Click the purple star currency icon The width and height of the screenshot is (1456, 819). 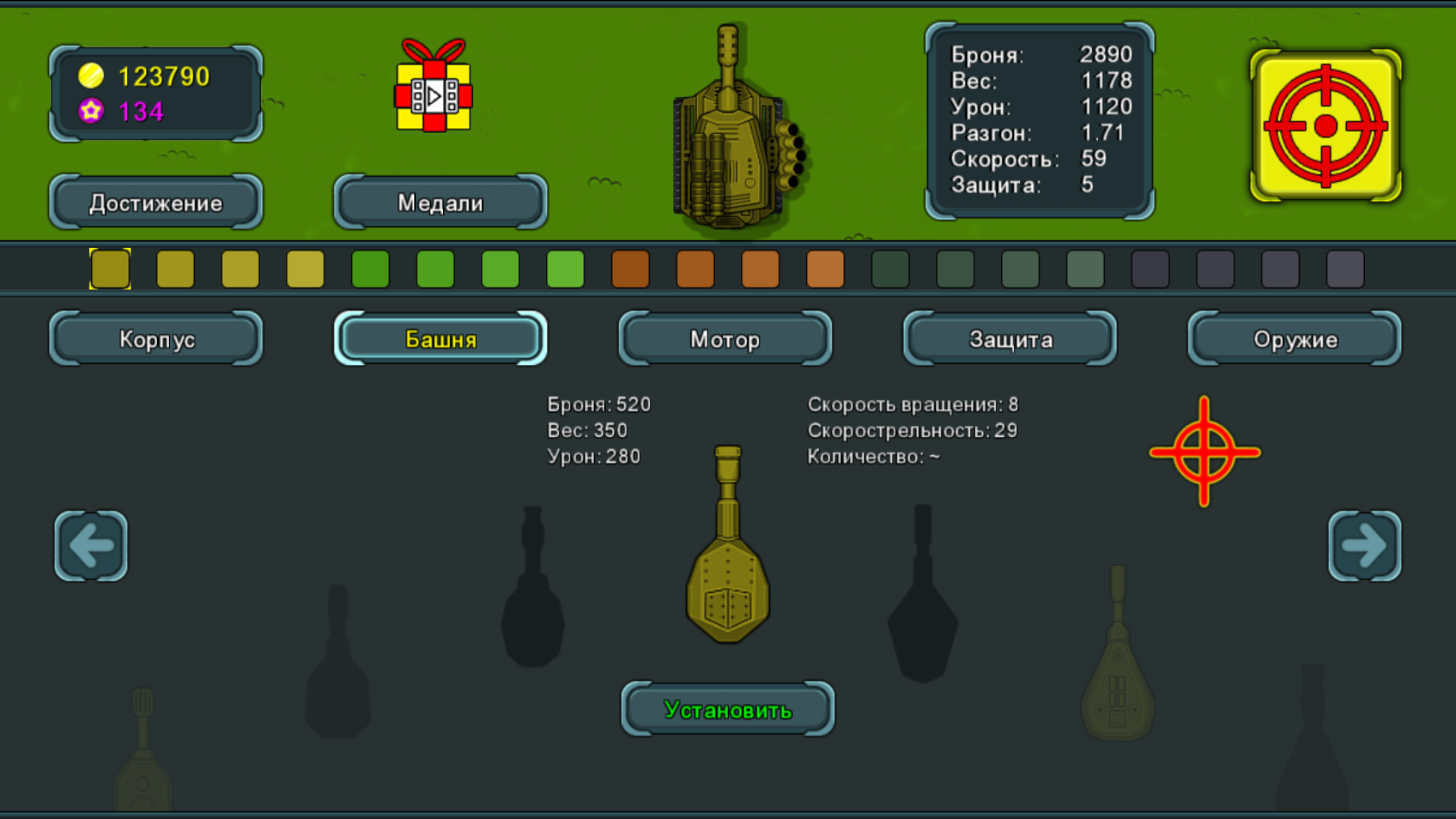[91, 111]
